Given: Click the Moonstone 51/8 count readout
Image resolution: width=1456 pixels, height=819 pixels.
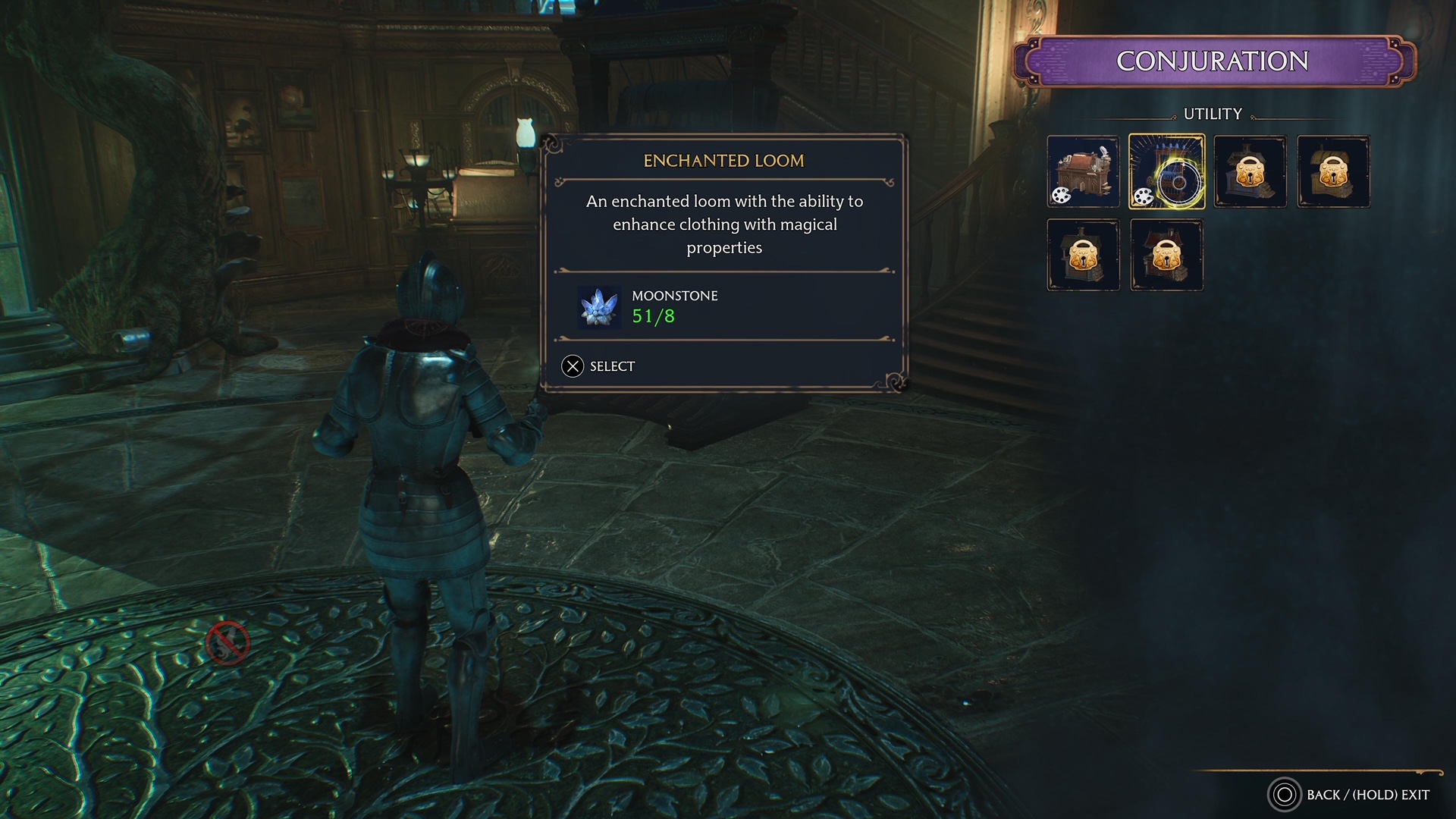Looking at the screenshot, I should [655, 316].
